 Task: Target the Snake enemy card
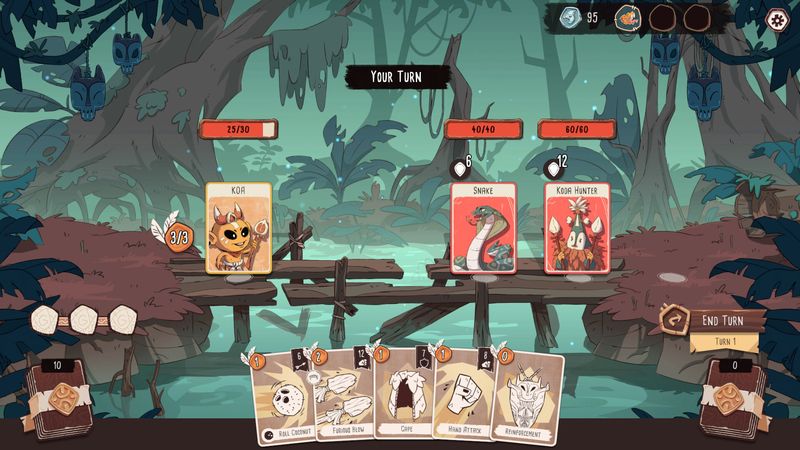click(484, 227)
